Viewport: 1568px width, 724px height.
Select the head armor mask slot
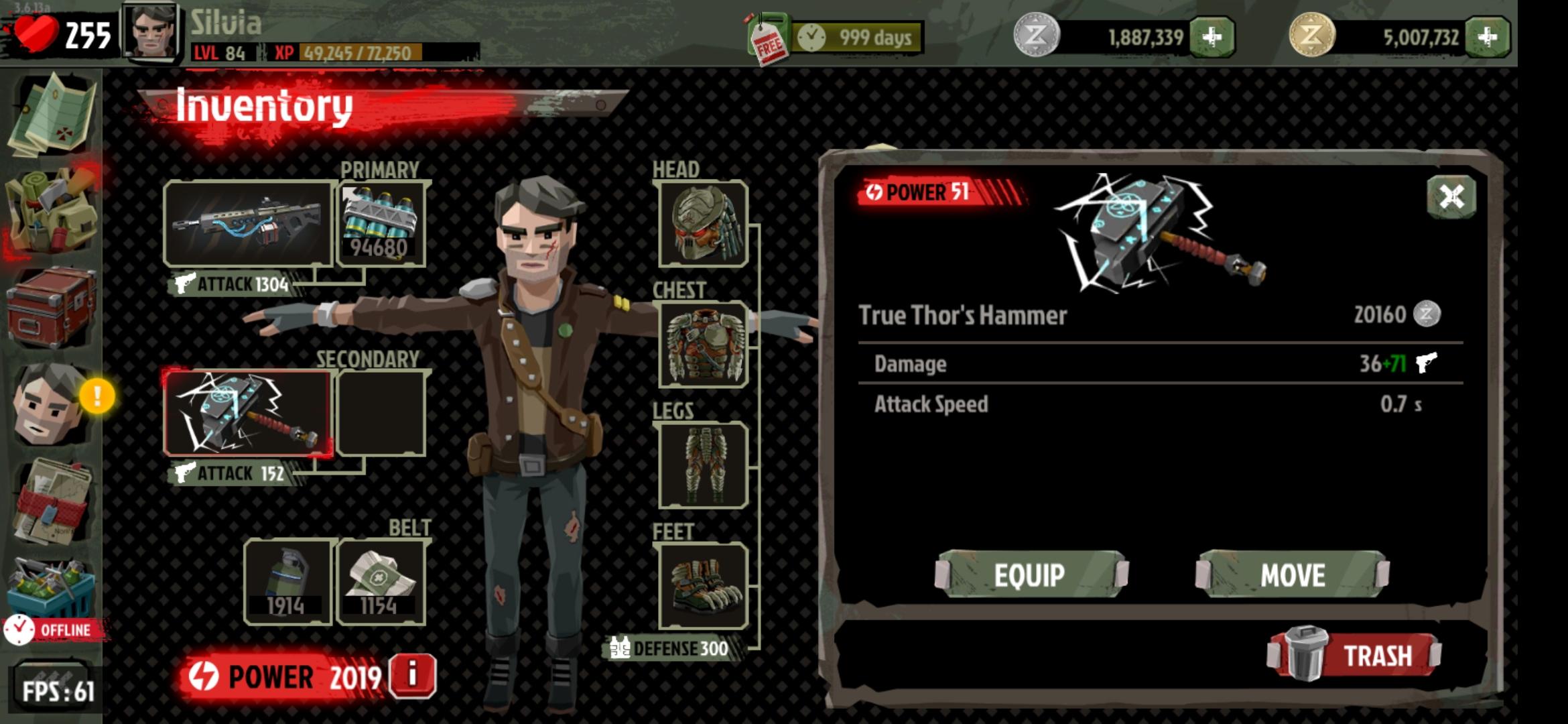703,224
